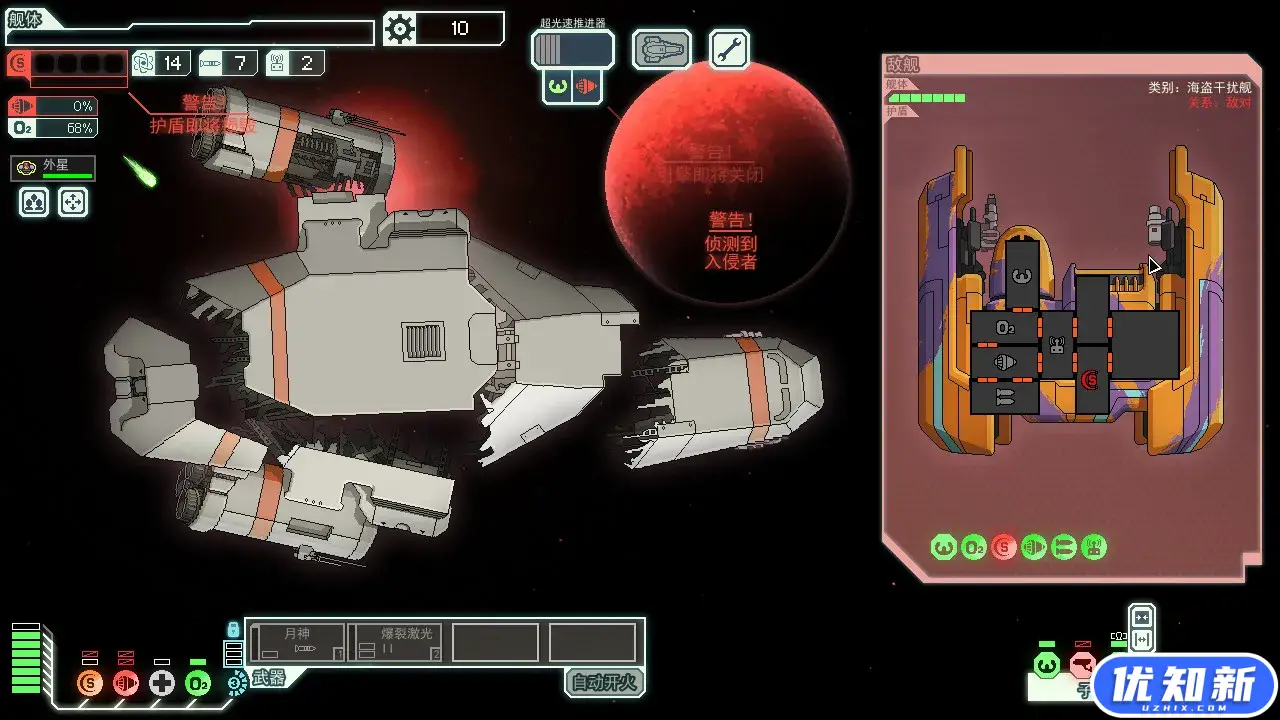The image size is (1280, 720).
Task: Select the Artemis missile weapon slot
Action: (x=298, y=642)
